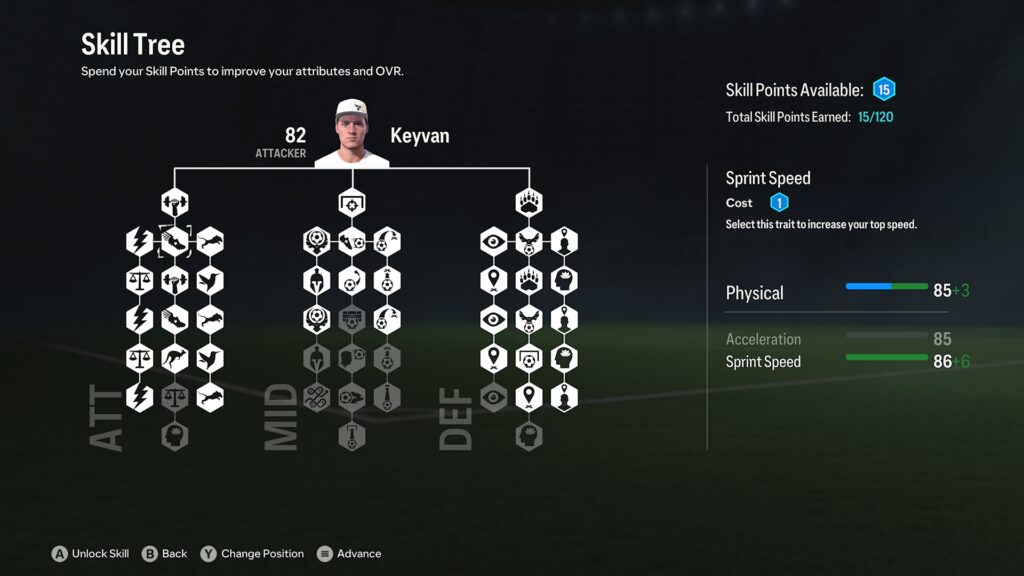Click Keyvan's player portrait
Viewport: 1024px width, 576px height.
(x=351, y=134)
